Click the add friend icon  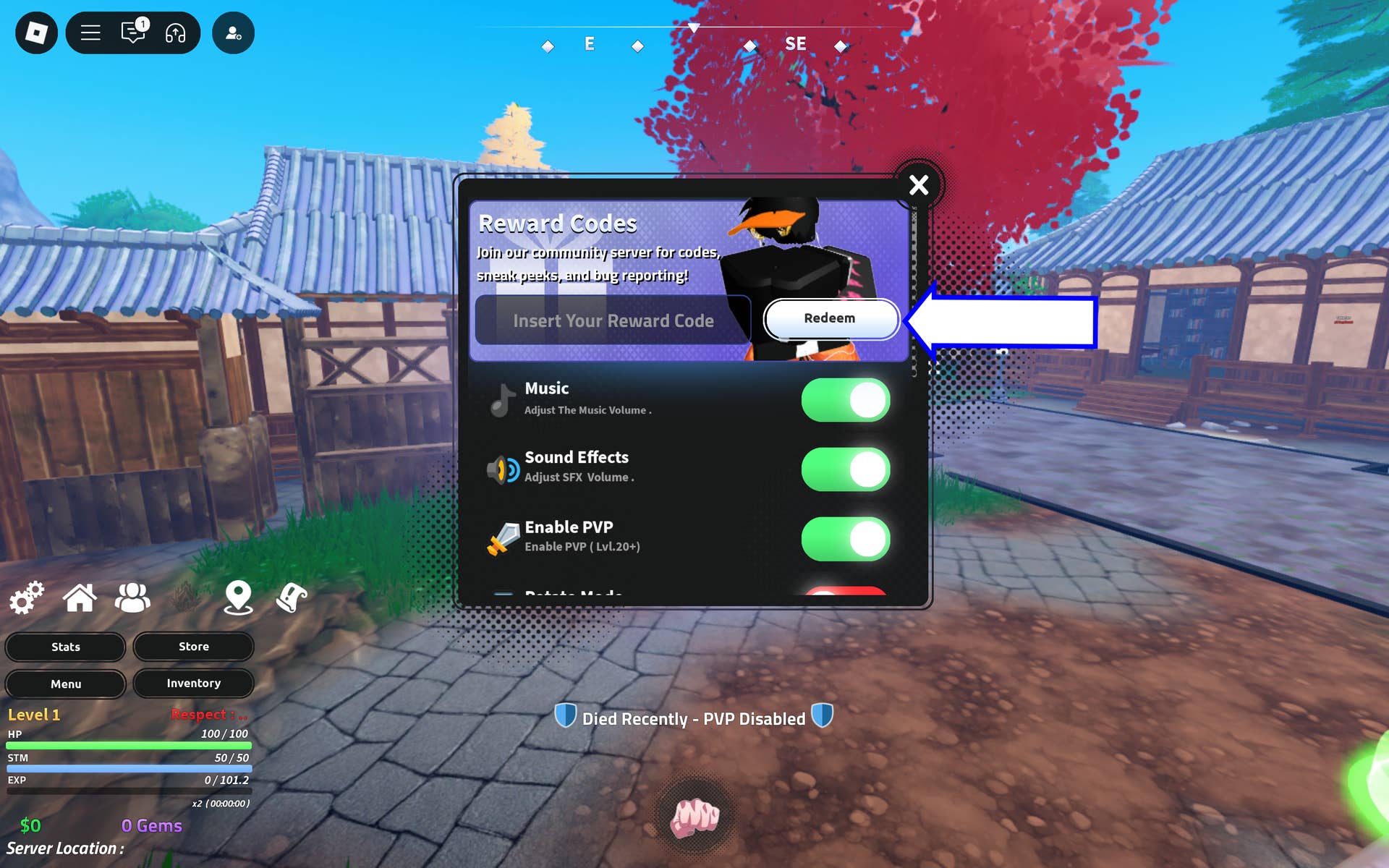pos(233,33)
